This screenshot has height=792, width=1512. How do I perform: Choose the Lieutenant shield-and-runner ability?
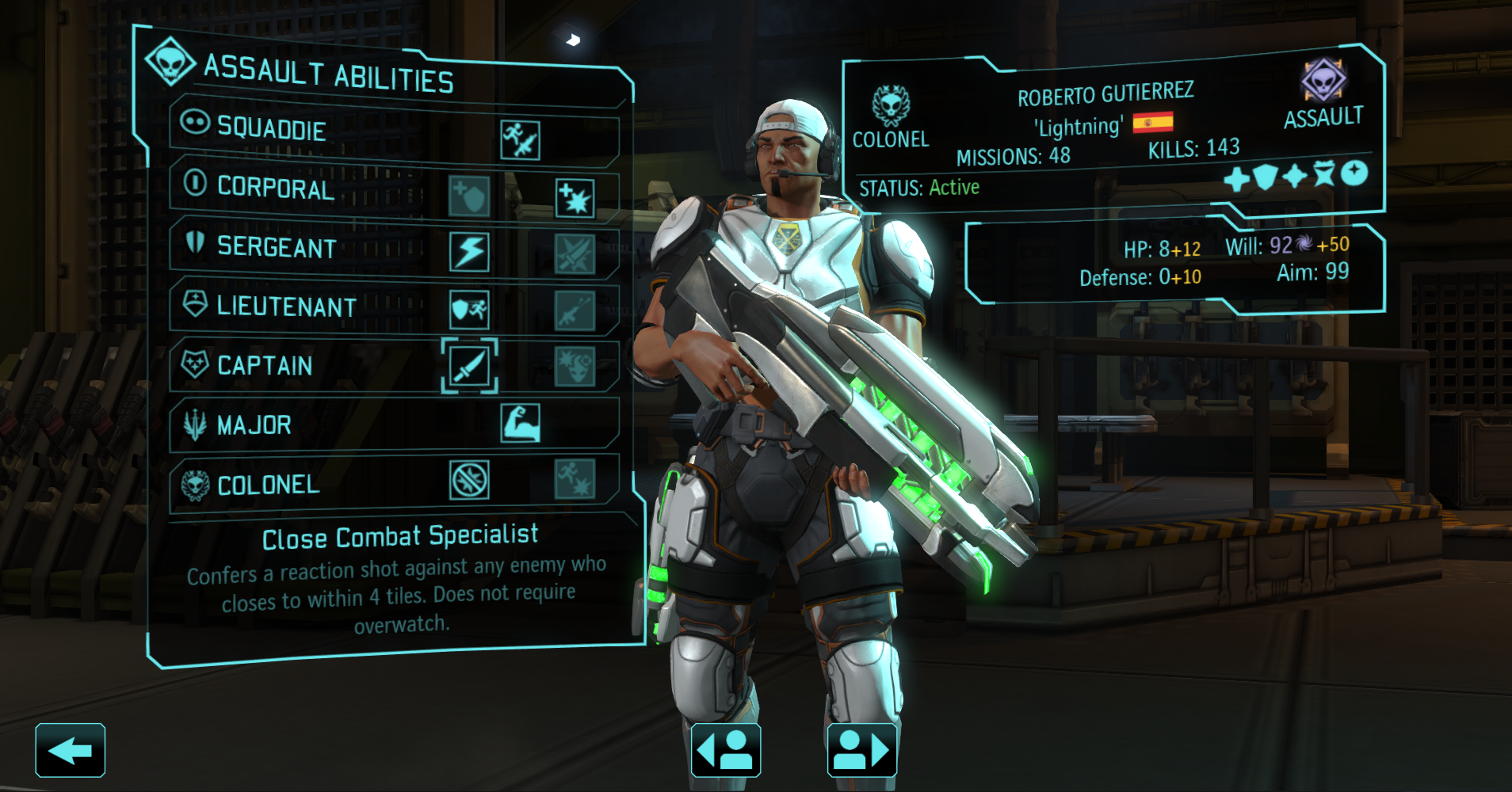pos(469,310)
